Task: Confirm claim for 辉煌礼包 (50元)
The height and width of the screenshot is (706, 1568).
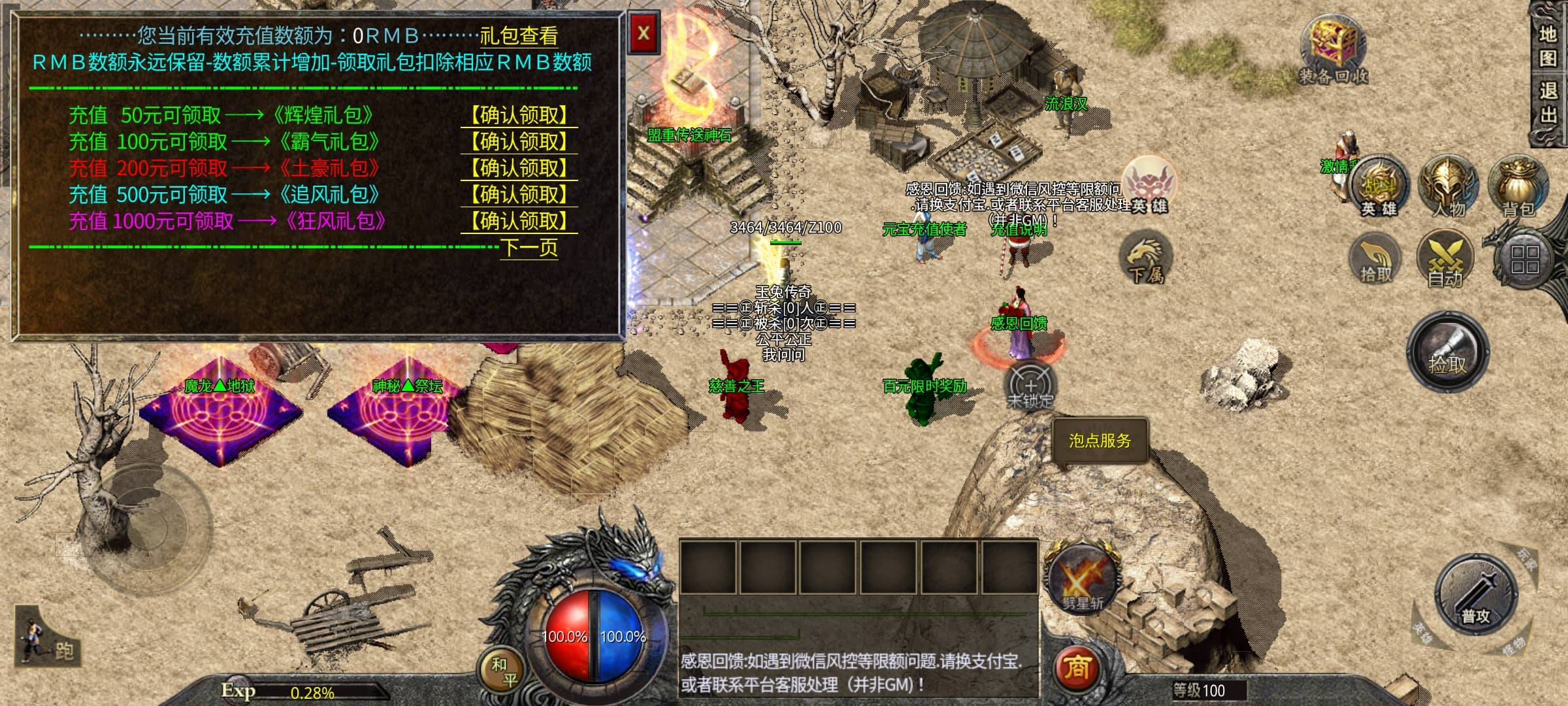Action: 519,116
